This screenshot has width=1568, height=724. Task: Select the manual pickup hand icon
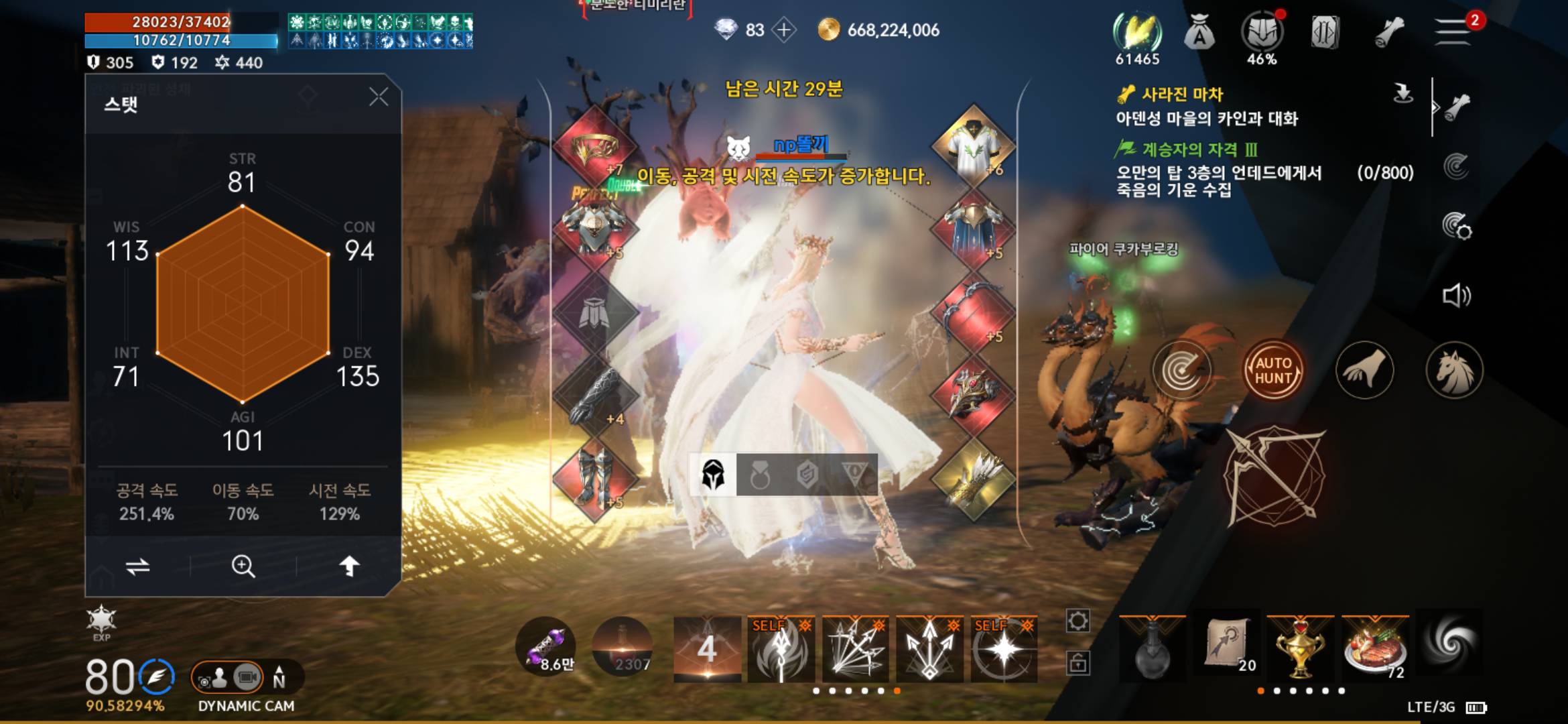(x=1364, y=369)
